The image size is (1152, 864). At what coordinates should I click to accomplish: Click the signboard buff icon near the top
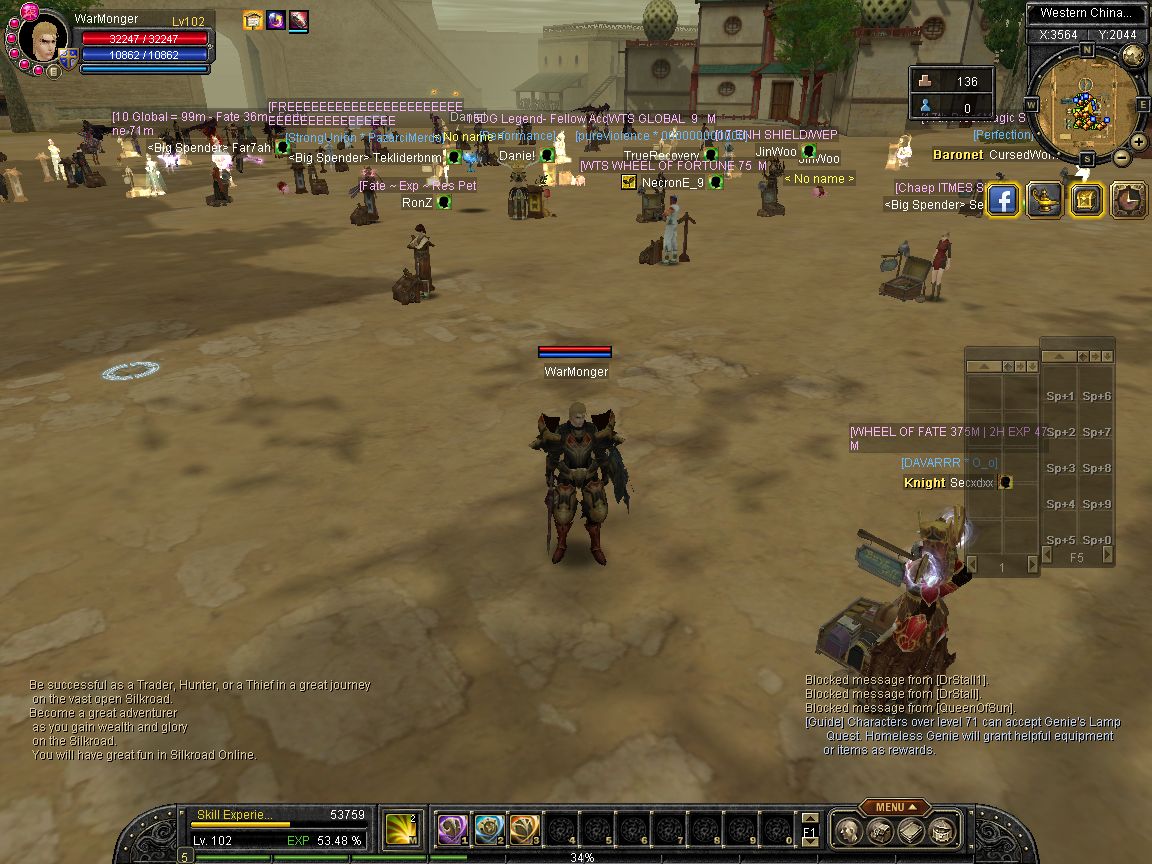(x=253, y=20)
